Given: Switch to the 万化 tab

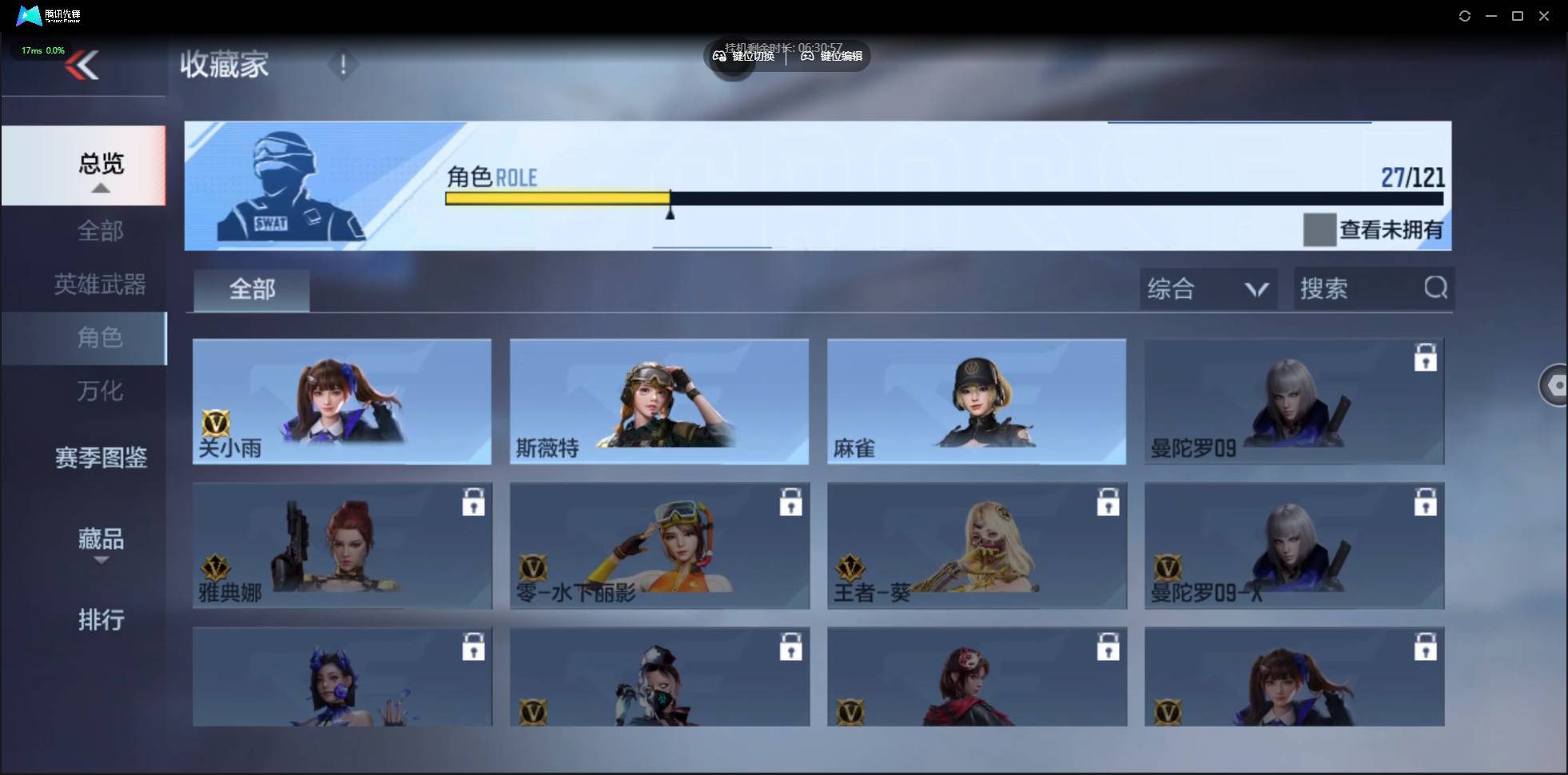Looking at the screenshot, I should click(x=100, y=391).
